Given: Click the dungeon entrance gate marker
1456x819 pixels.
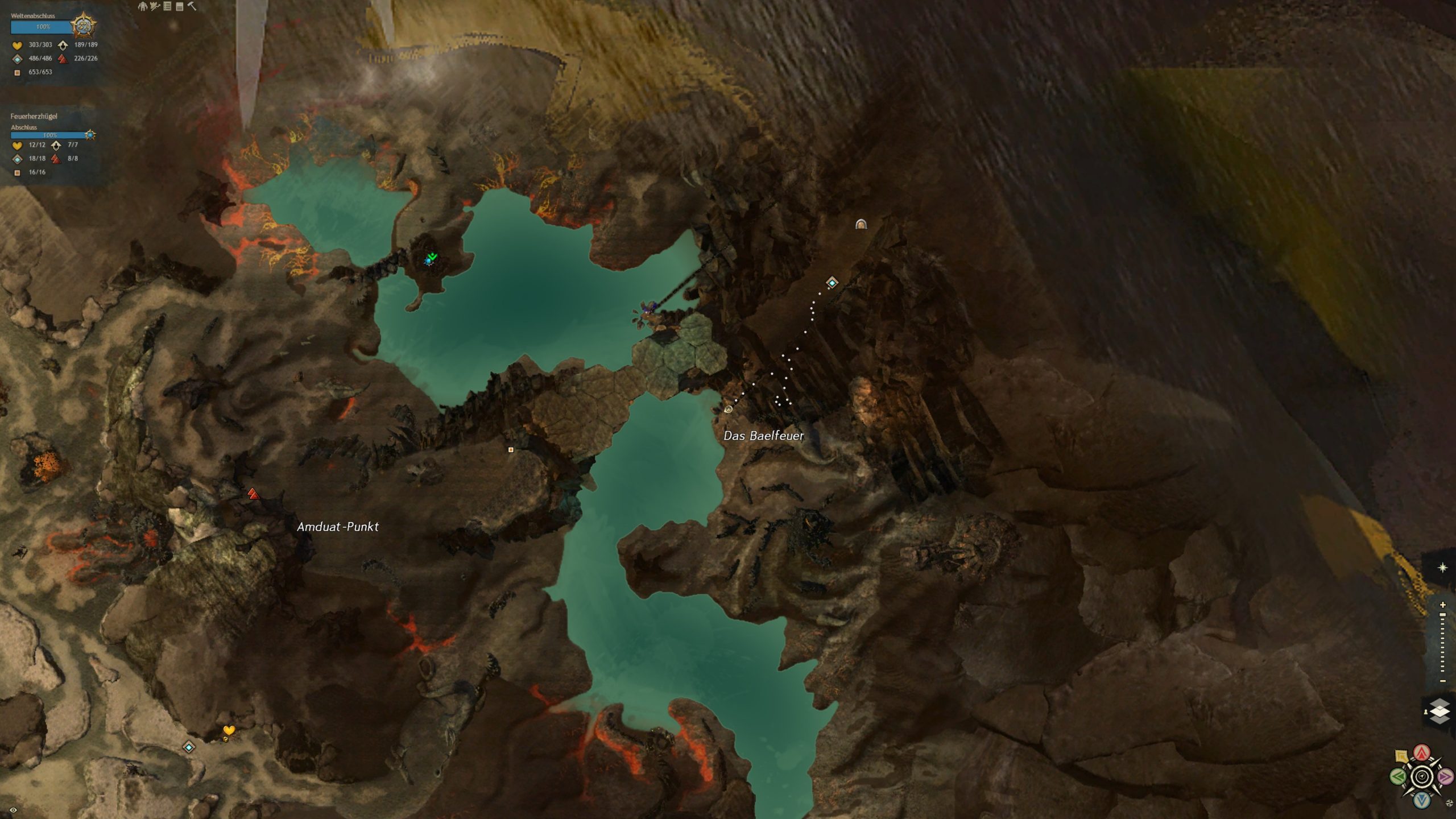Looking at the screenshot, I should pyautogui.click(x=861, y=224).
